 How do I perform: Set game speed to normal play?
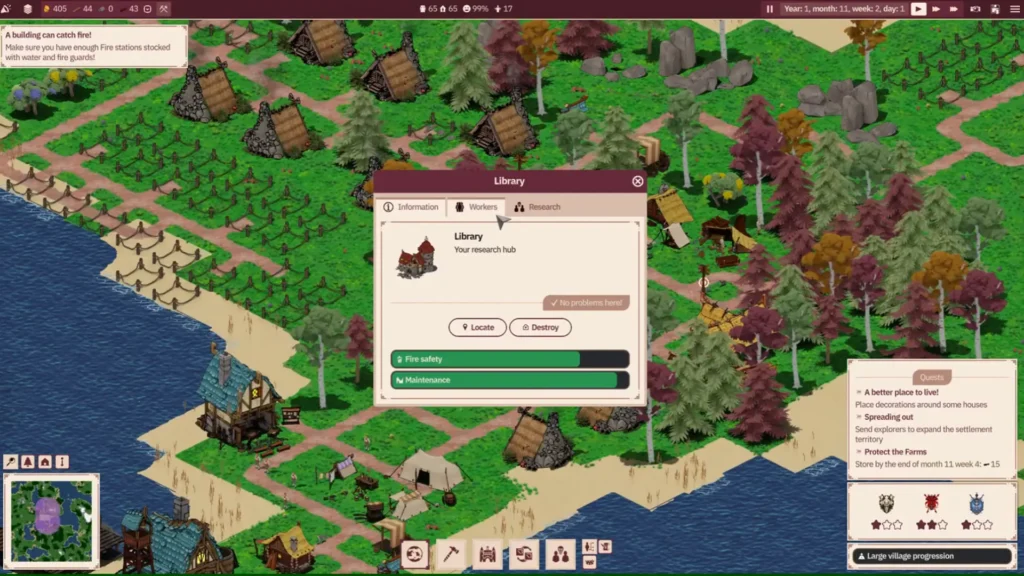click(x=918, y=9)
